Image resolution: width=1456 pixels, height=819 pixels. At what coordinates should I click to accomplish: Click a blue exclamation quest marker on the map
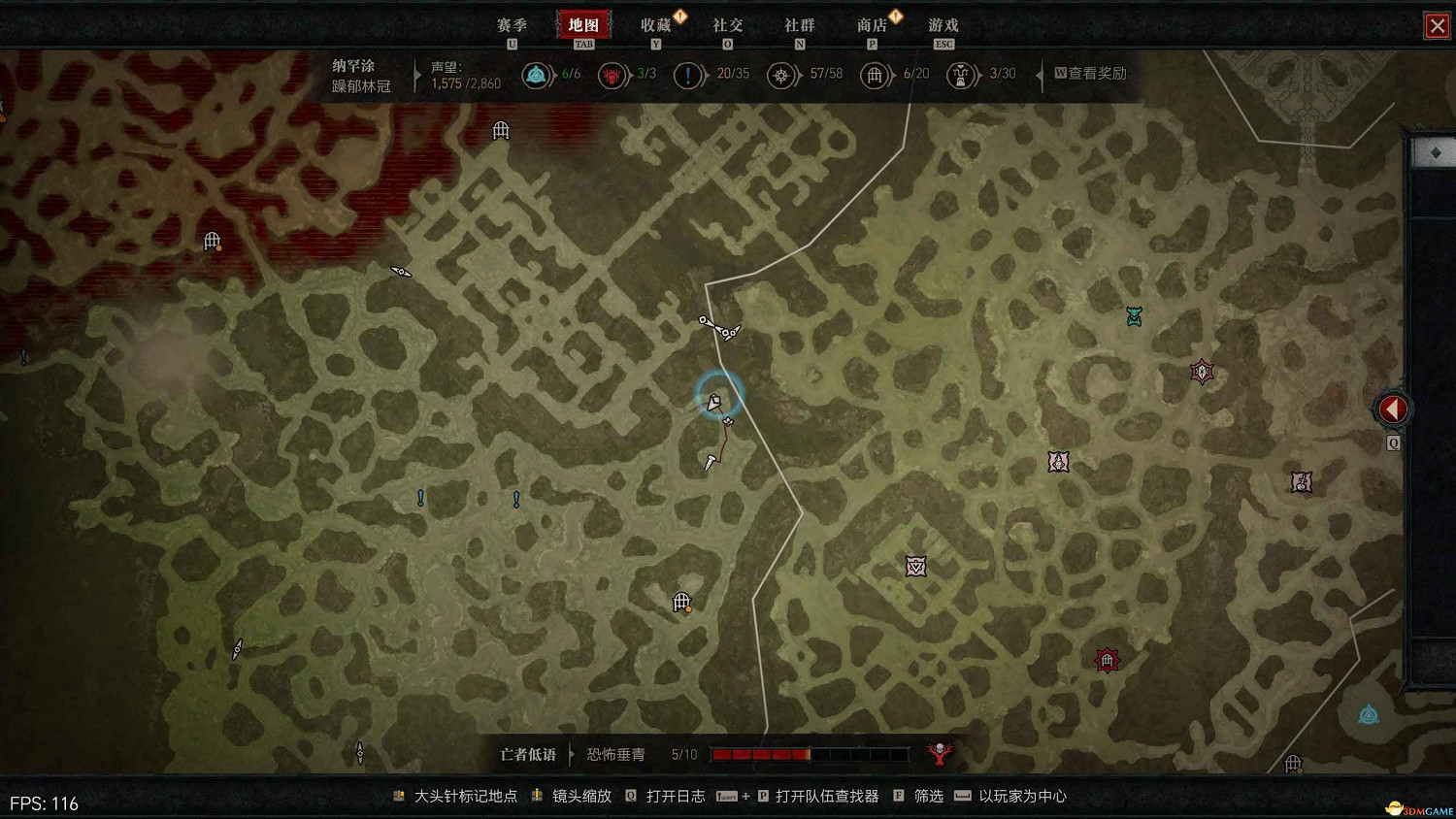coord(419,498)
